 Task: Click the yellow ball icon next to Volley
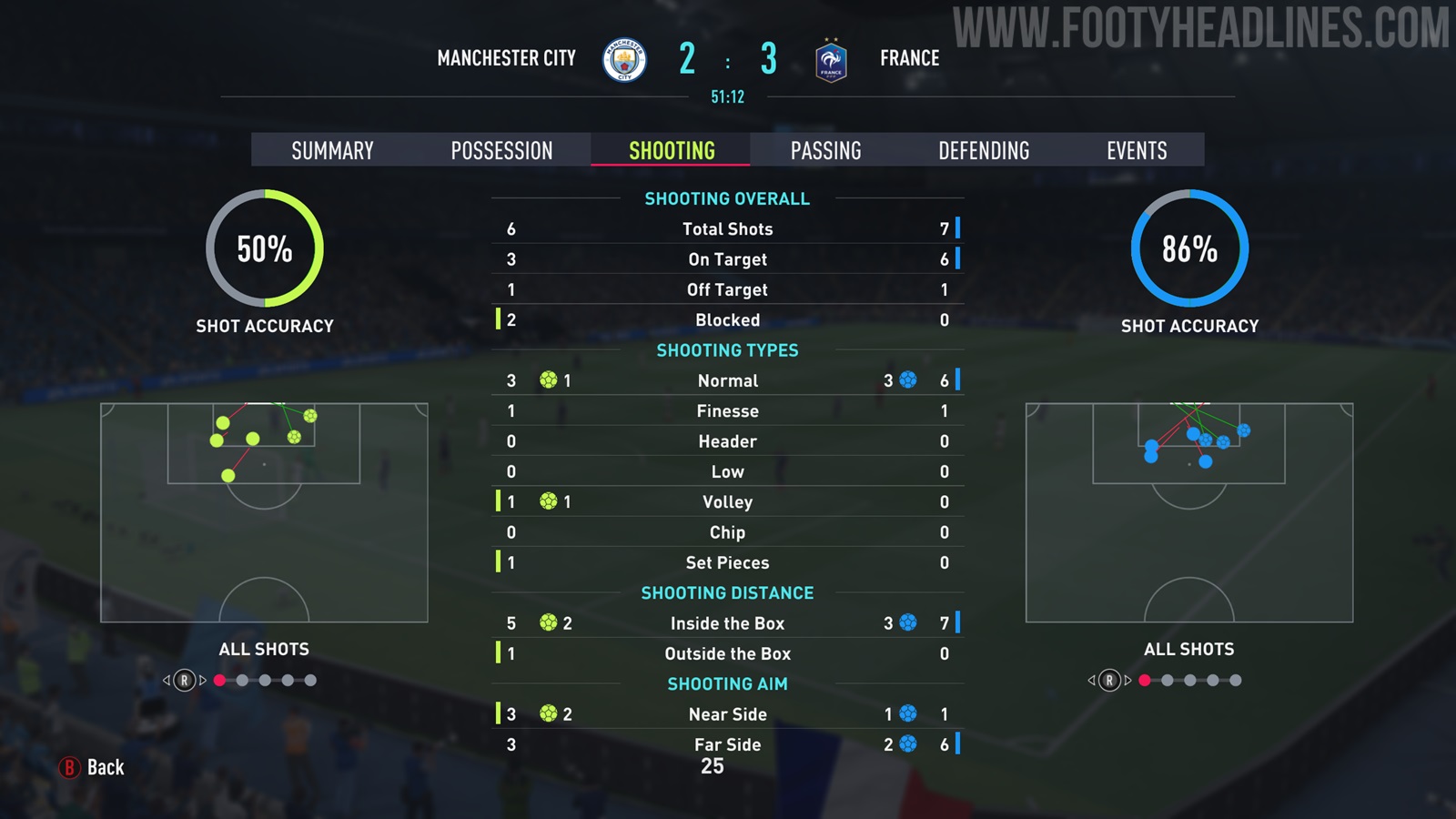(547, 501)
